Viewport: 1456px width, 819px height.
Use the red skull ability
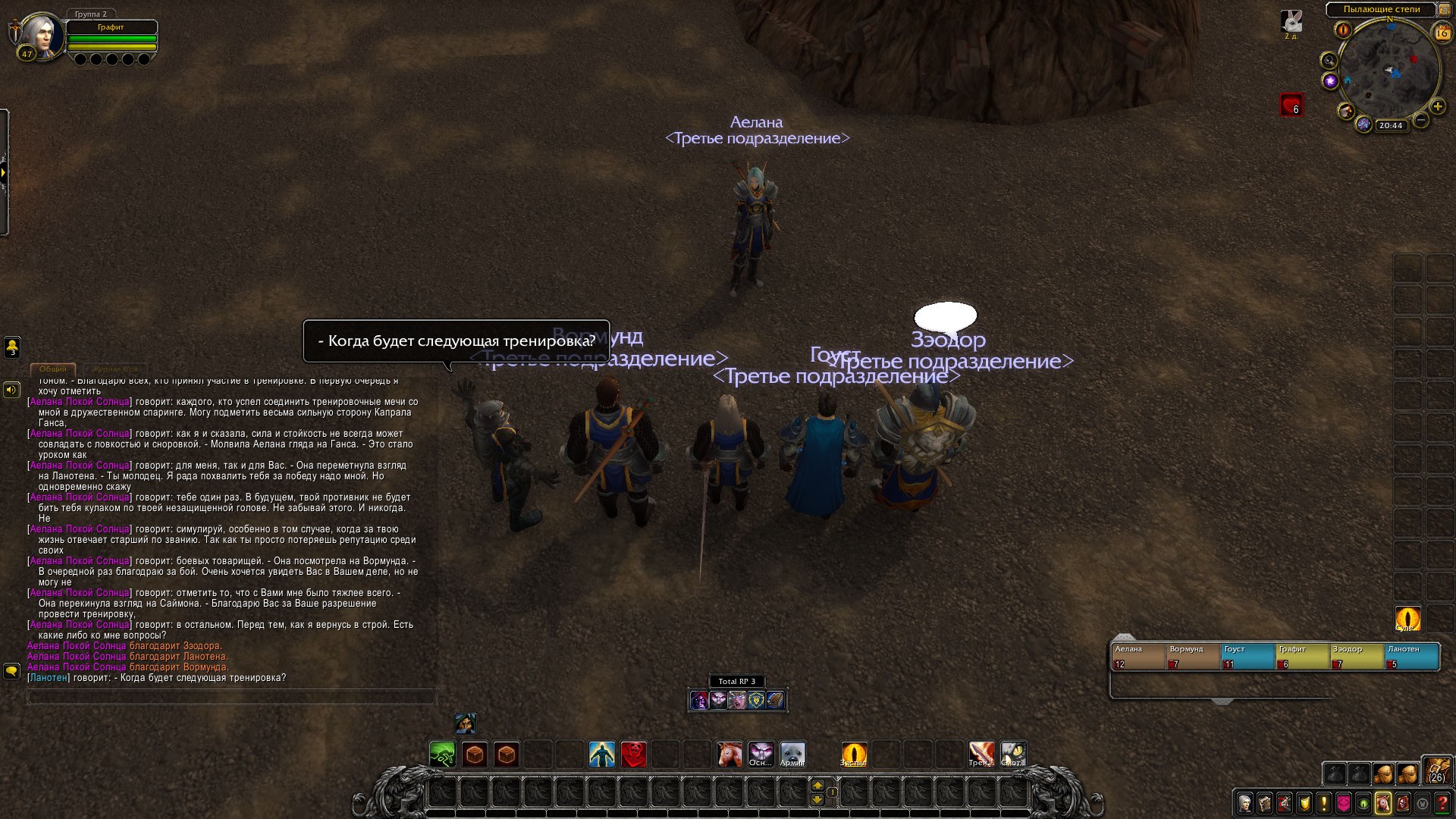(634, 755)
